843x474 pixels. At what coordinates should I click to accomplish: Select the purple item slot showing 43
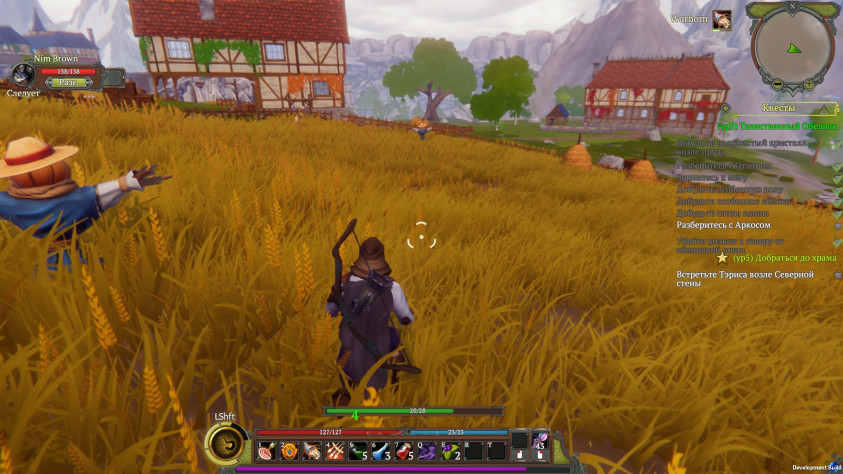pos(540,440)
